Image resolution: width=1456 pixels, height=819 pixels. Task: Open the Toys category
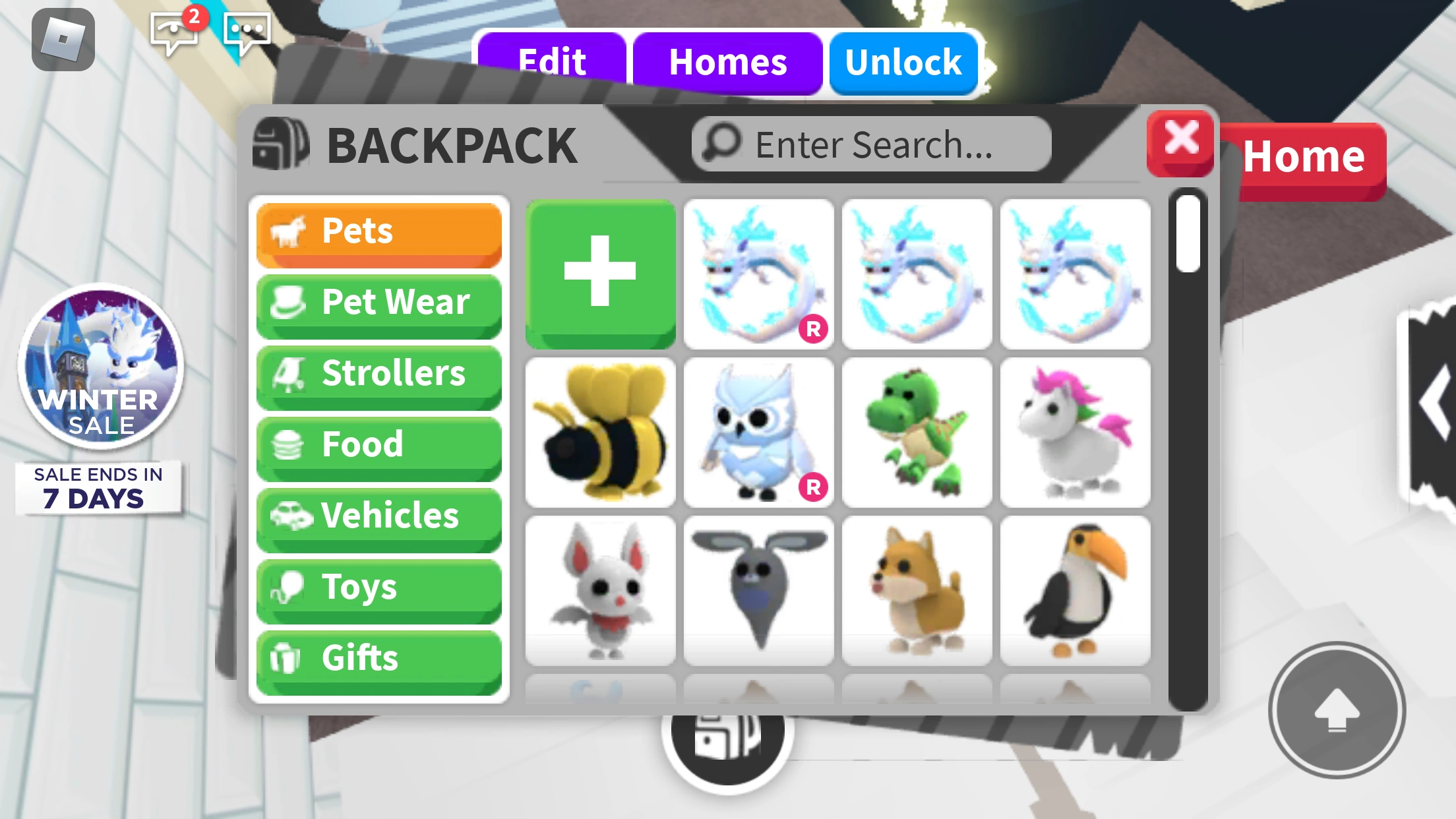click(x=379, y=588)
